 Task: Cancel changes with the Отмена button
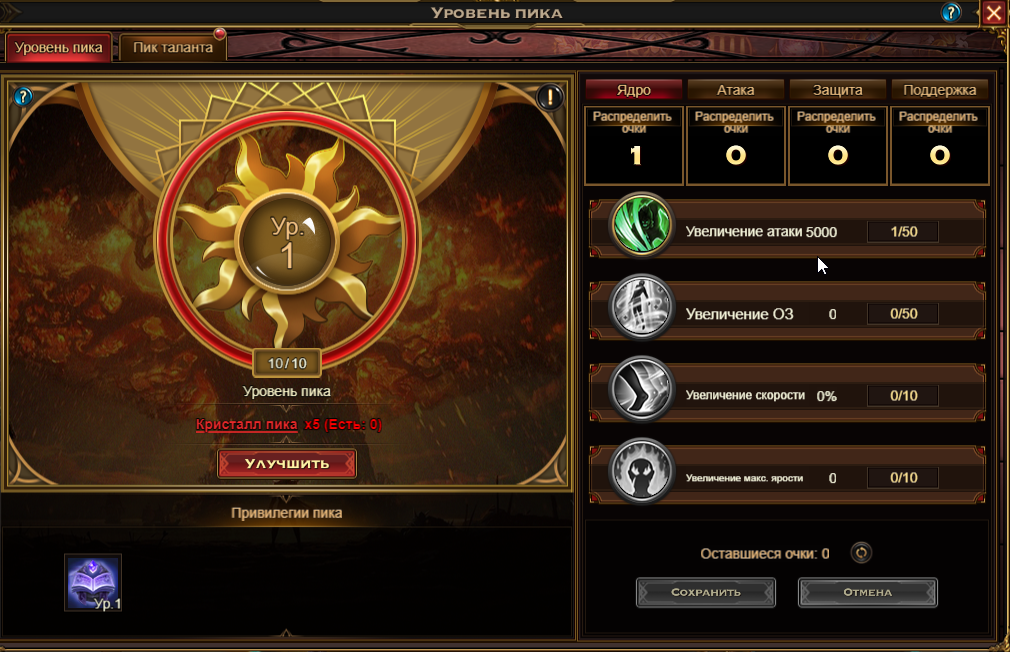(x=867, y=592)
